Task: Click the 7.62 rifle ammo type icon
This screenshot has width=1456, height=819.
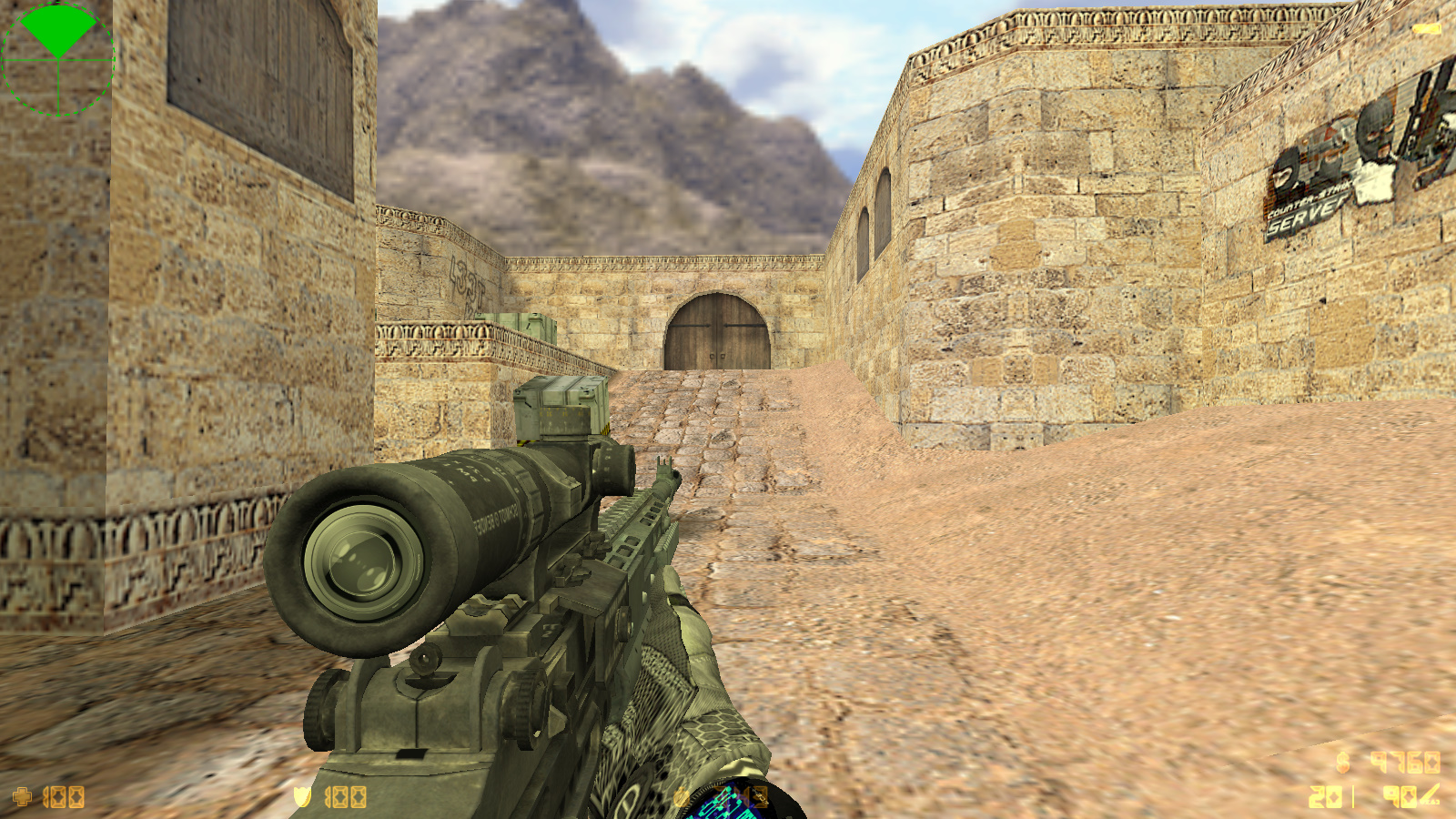Action: tap(1429, 796)
